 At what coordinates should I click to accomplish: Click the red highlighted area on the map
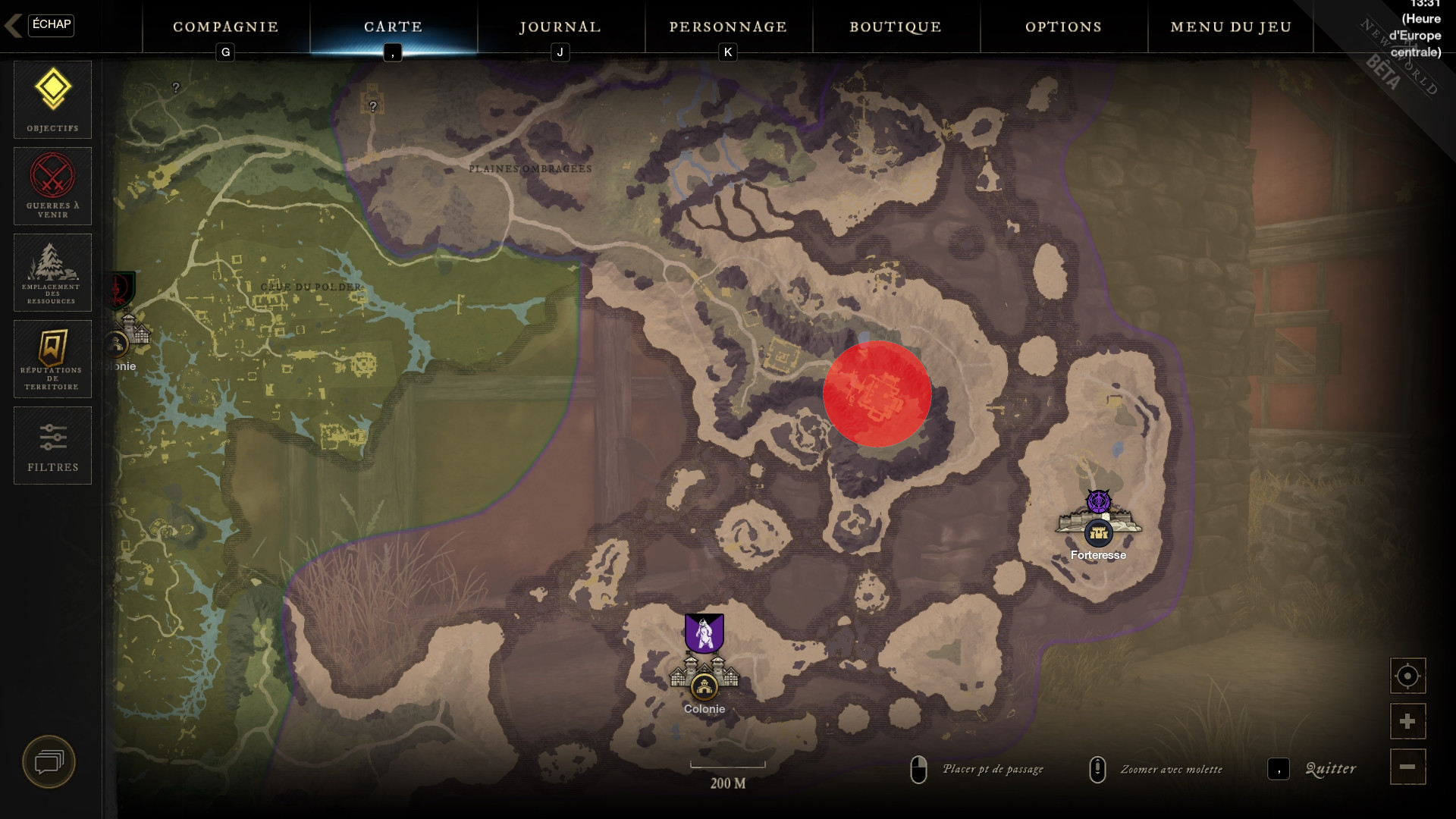coord(877,394)
